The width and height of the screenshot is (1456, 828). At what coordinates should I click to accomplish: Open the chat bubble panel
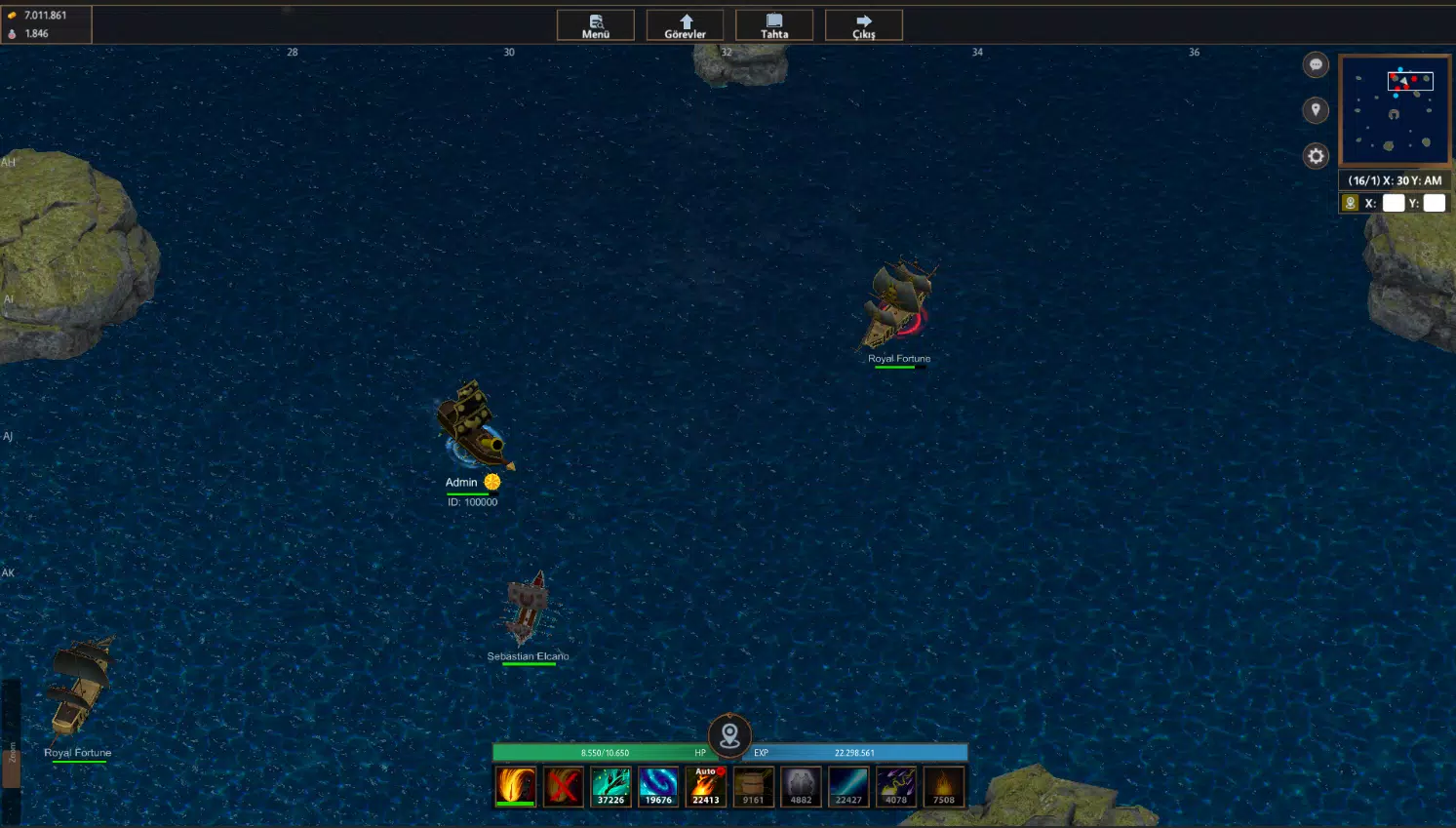tap(1316, 64)
